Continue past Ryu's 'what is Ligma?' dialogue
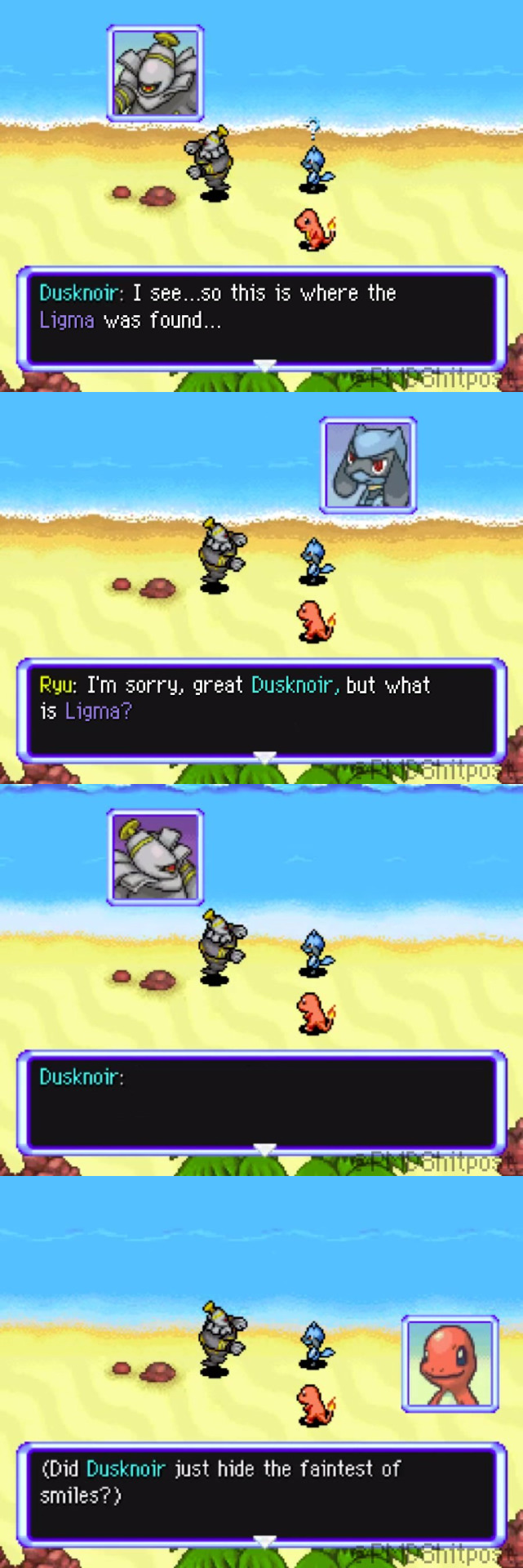 click(x=264, y=757)
